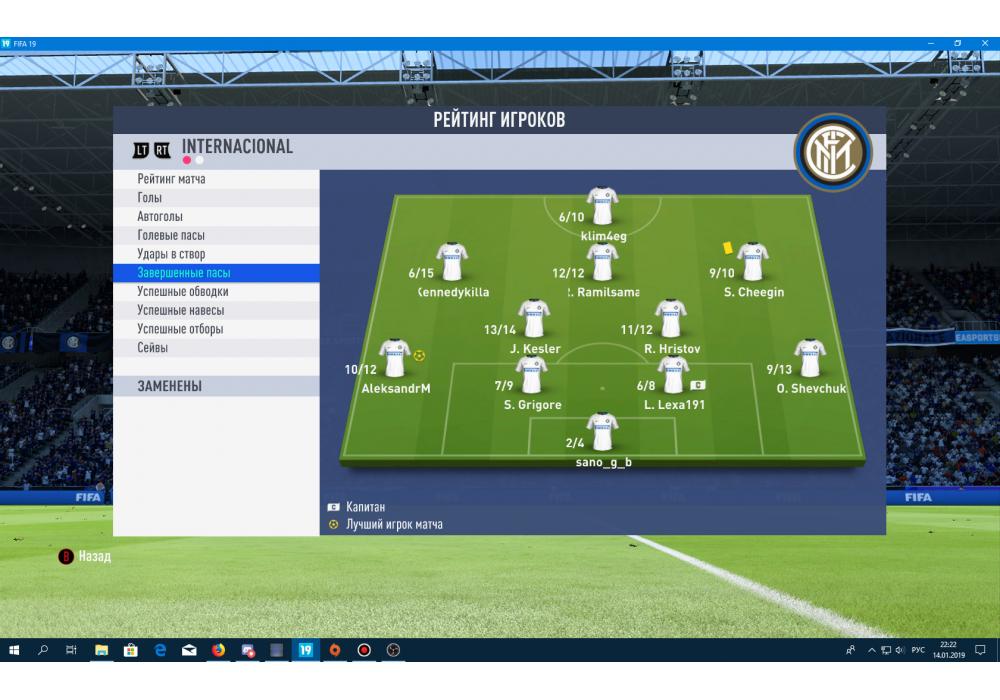
Task: Choose the Успешные отборы entry
Action: tap(180, 329)
